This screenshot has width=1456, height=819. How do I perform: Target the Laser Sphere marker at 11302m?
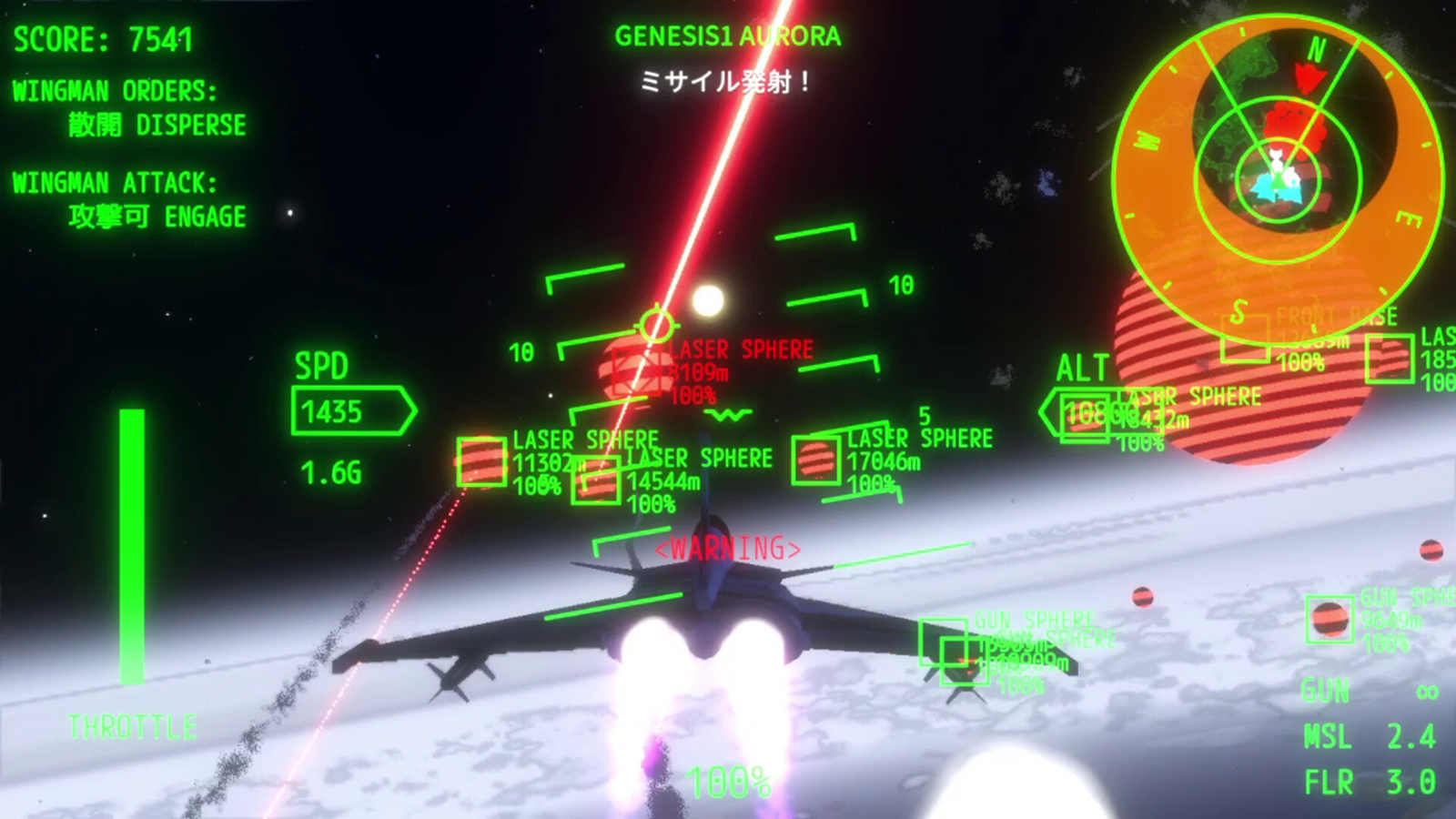click(480, 461)
